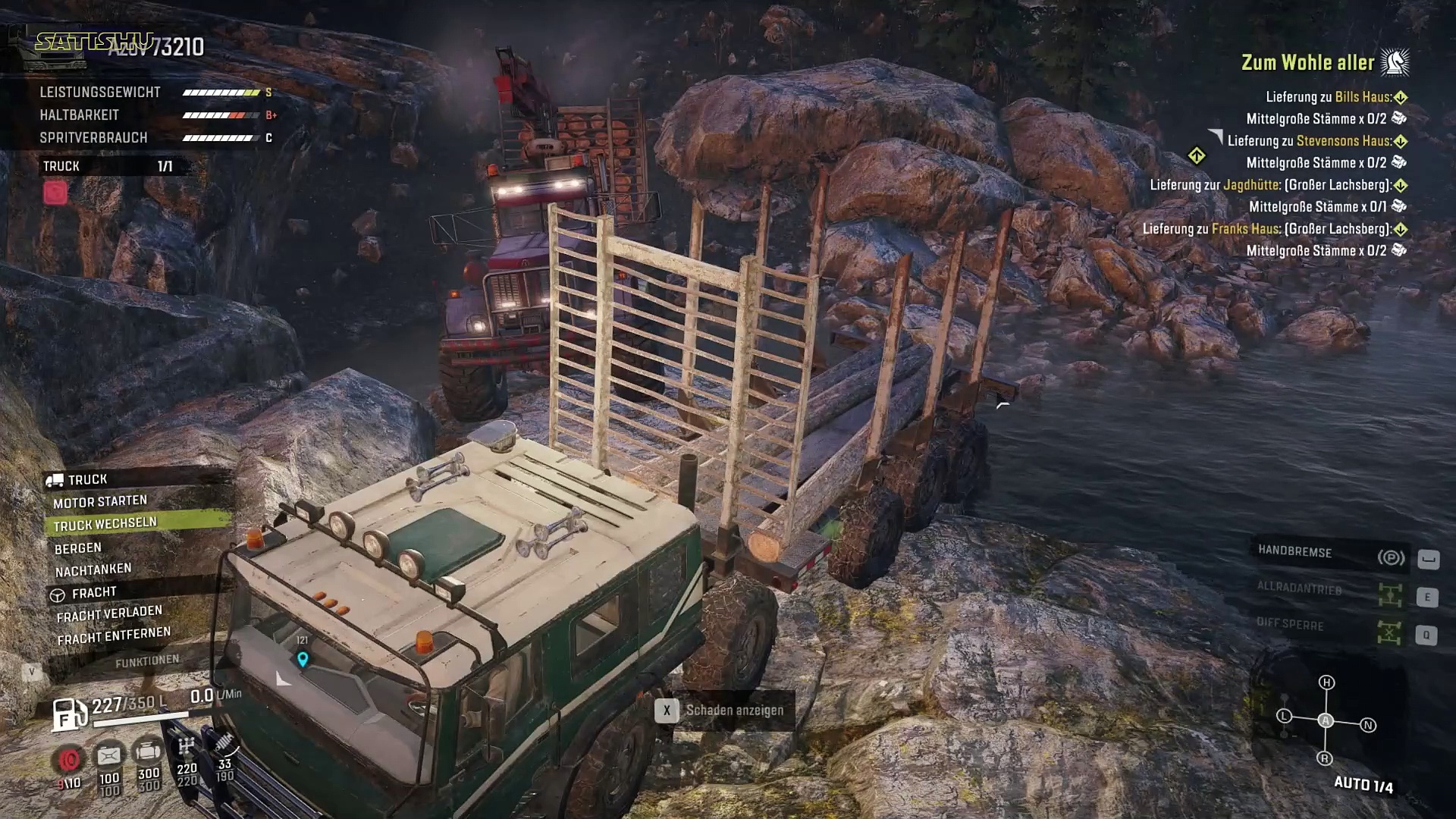Image resolution: width=1456 pixels, height=819 pixels.
Task: Select the Lieferung zu Stevensons Haus objective
Action: click(x=1310, y=141)
